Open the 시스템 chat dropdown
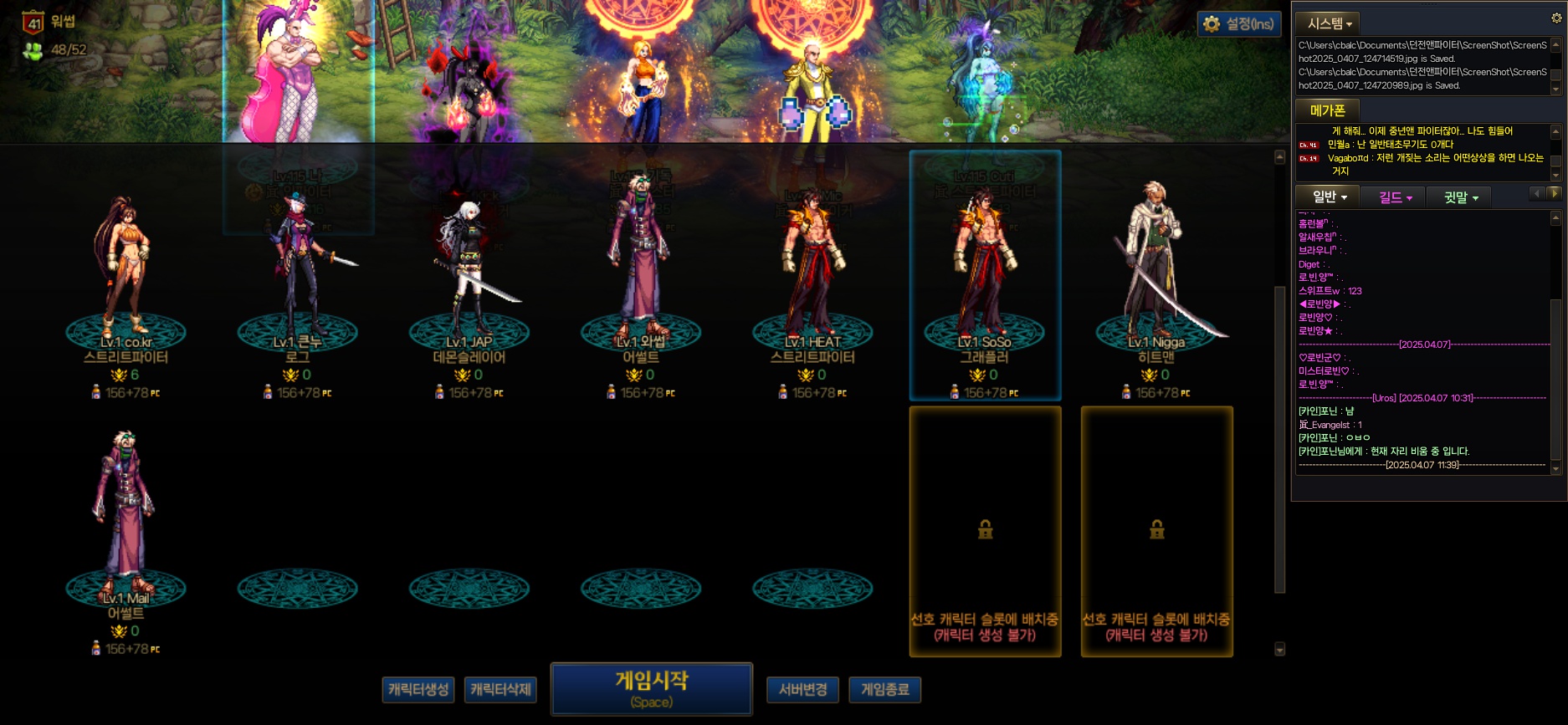The image size is (1568, 725). (1330, 24)
